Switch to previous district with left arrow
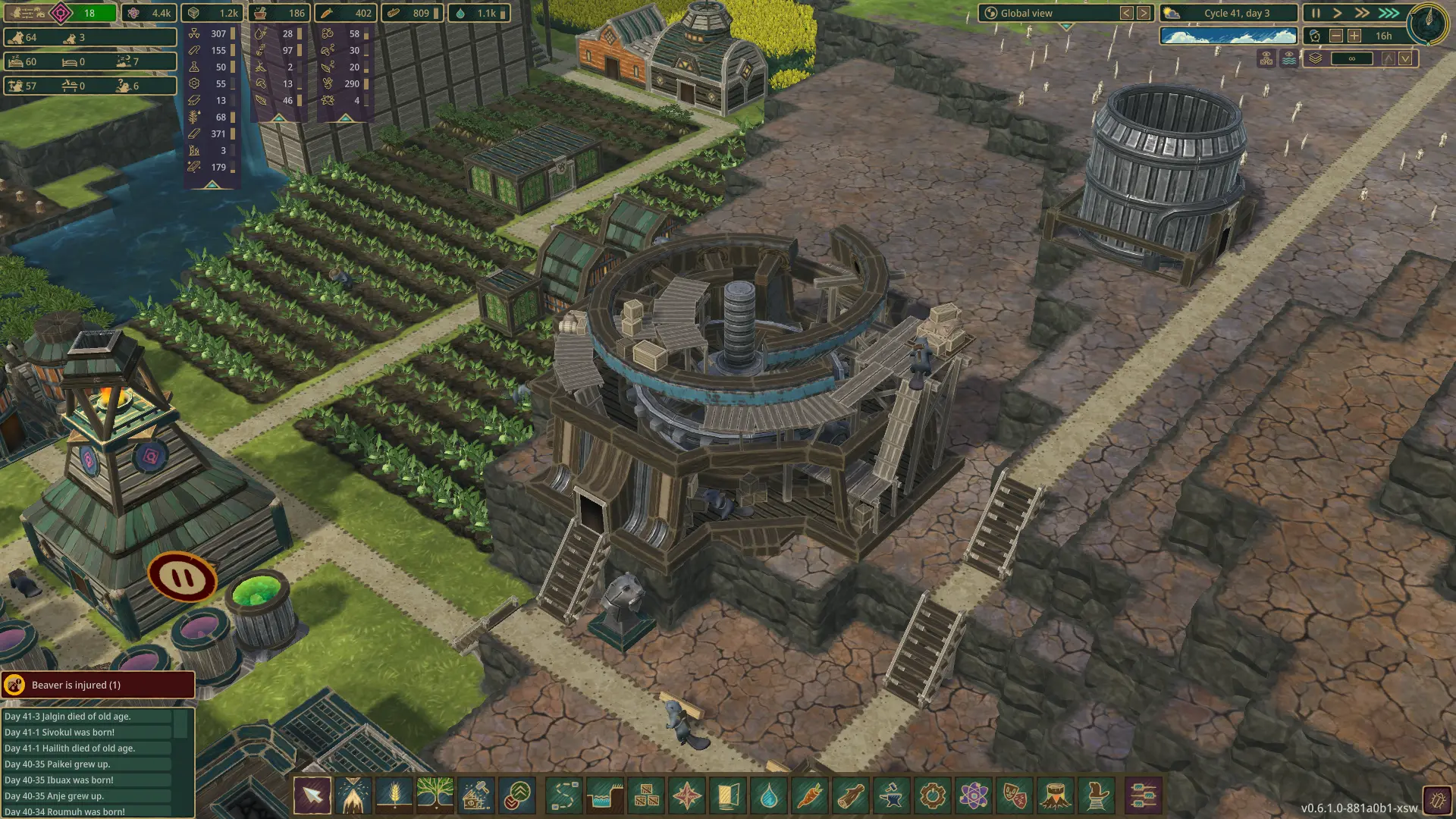Image resolution: width=1456 pixels, height=819 pixels. tap(1127, 13)
